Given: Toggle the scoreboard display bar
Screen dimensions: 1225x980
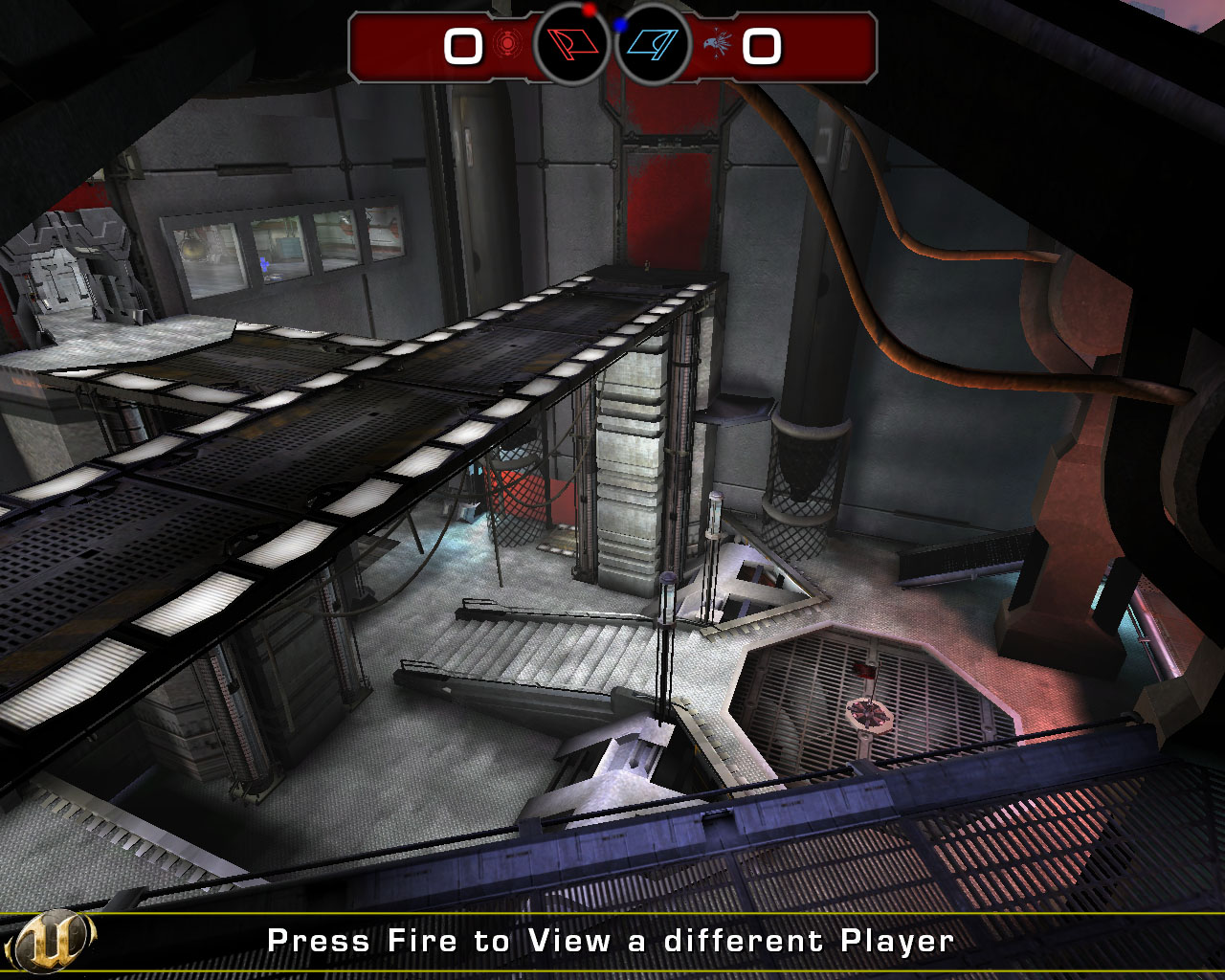Looking at the screenshot, I should tap(612, 44).
